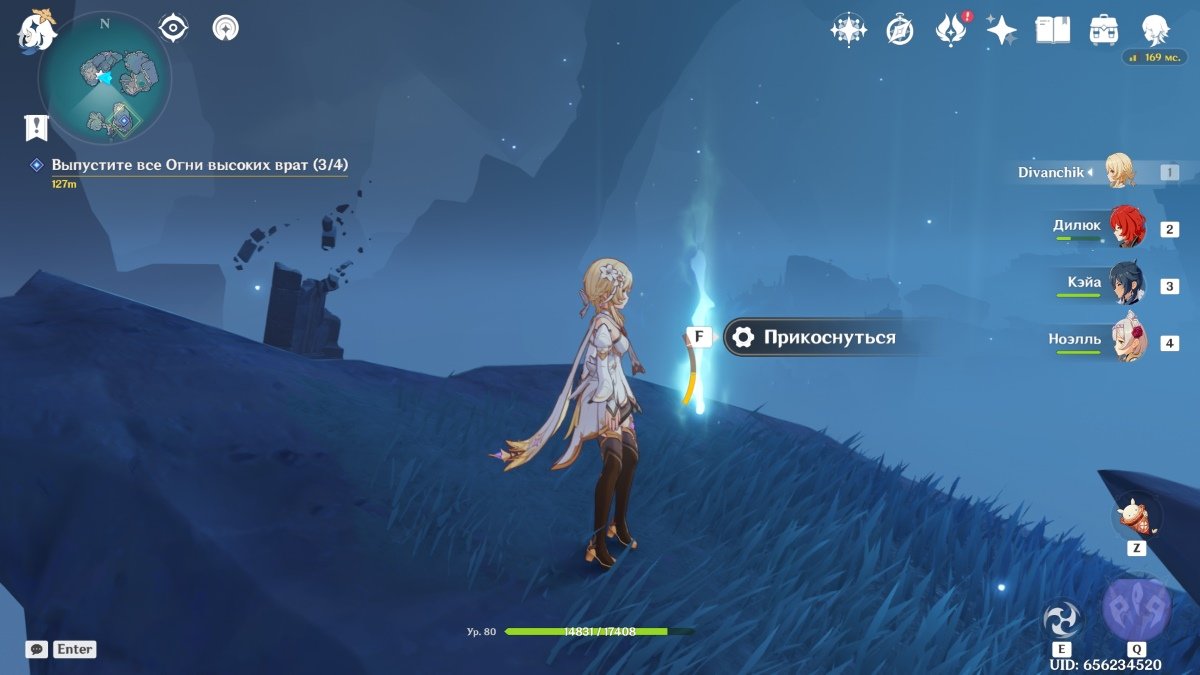Switch to party member Дилюк
The image size is (1200, 675).
point(1126,228)
